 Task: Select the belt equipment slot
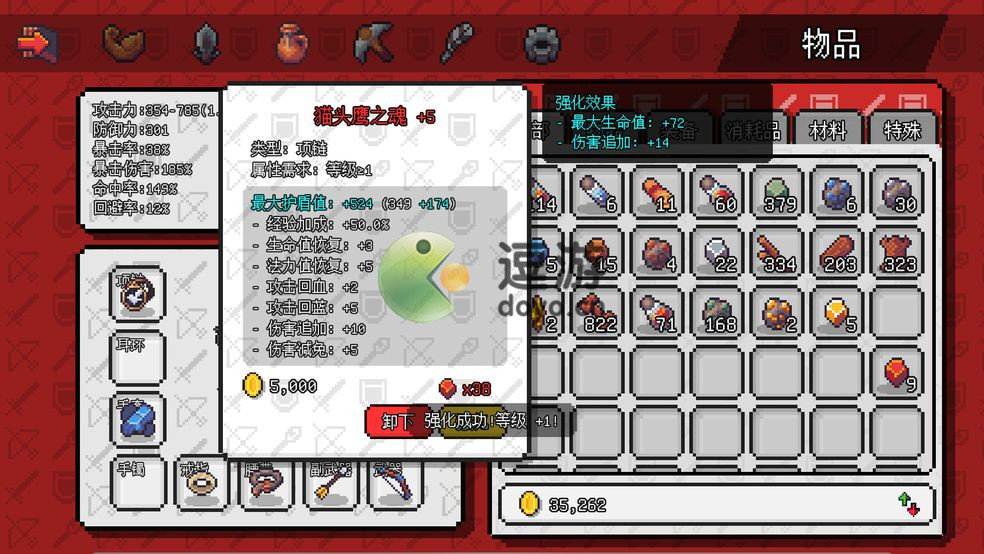[x=265, y=485]
